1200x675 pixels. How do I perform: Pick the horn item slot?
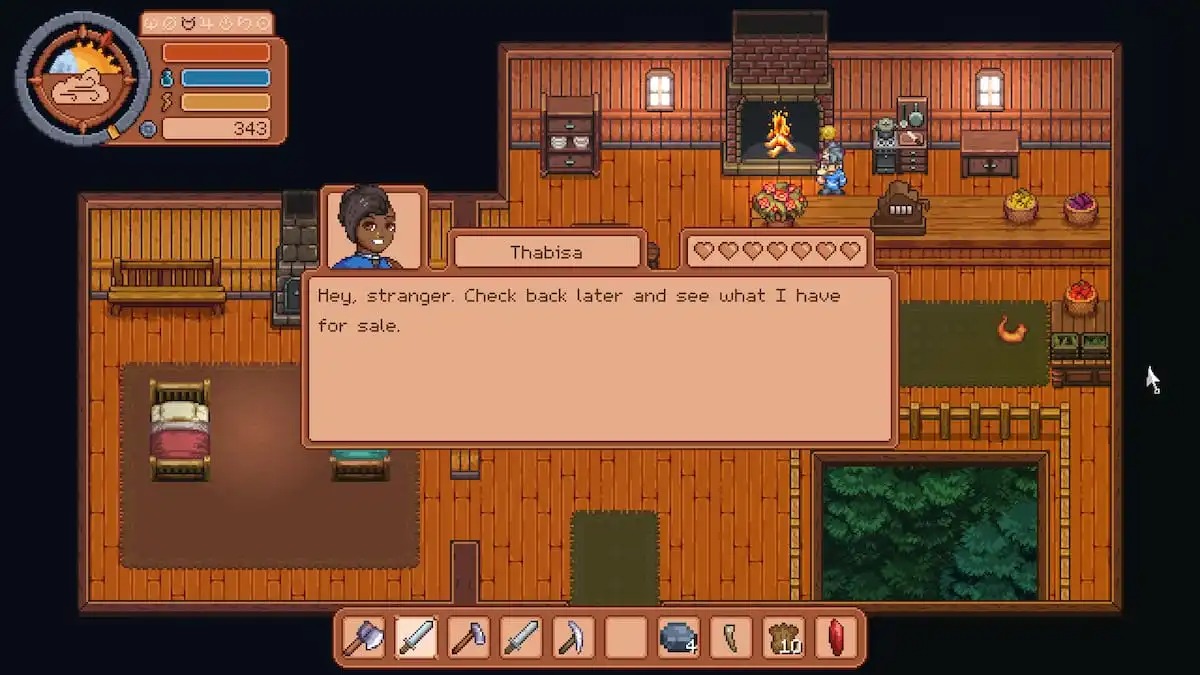coord(731,637)
